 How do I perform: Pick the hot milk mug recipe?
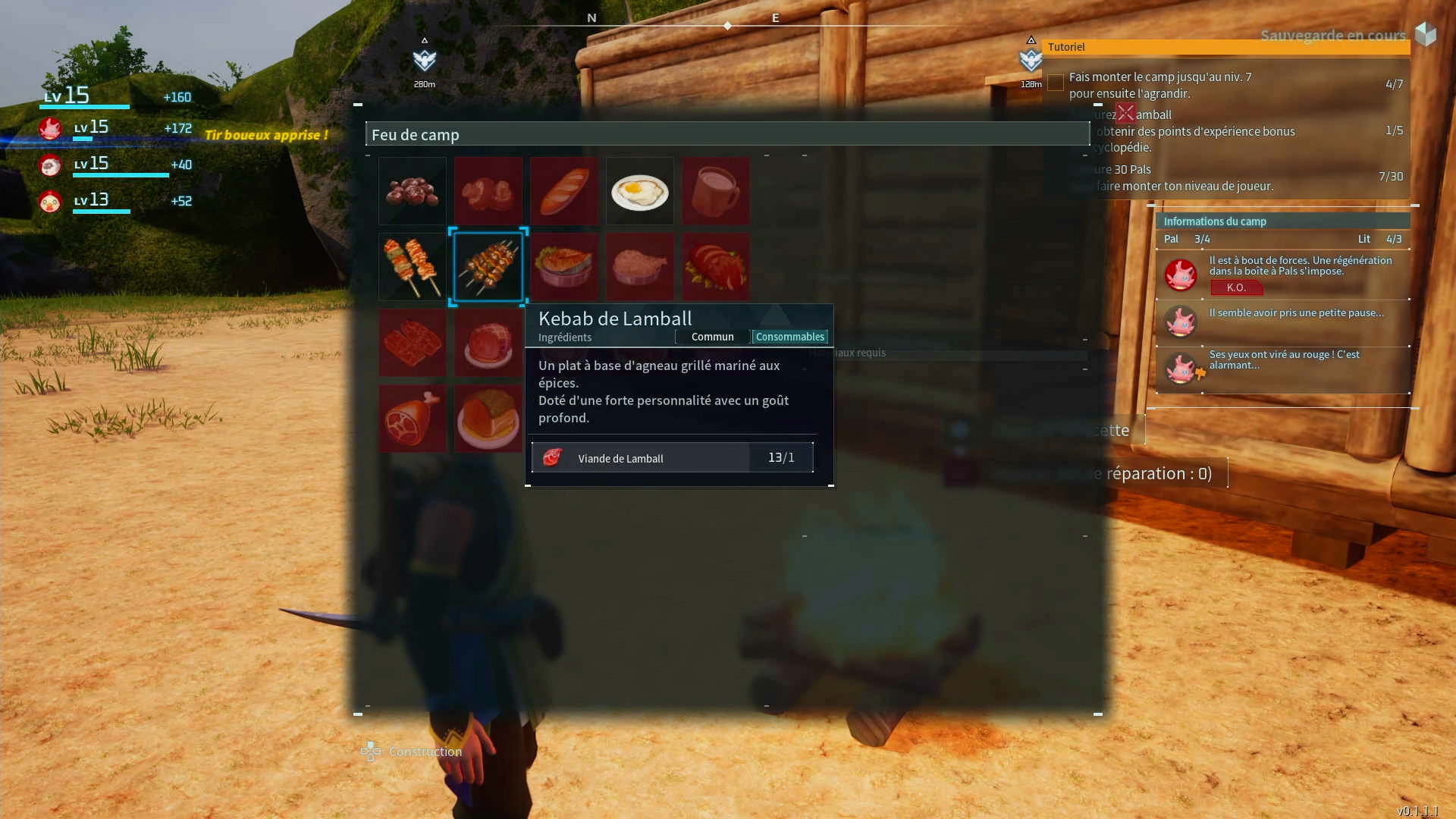[x=715, y=191]
